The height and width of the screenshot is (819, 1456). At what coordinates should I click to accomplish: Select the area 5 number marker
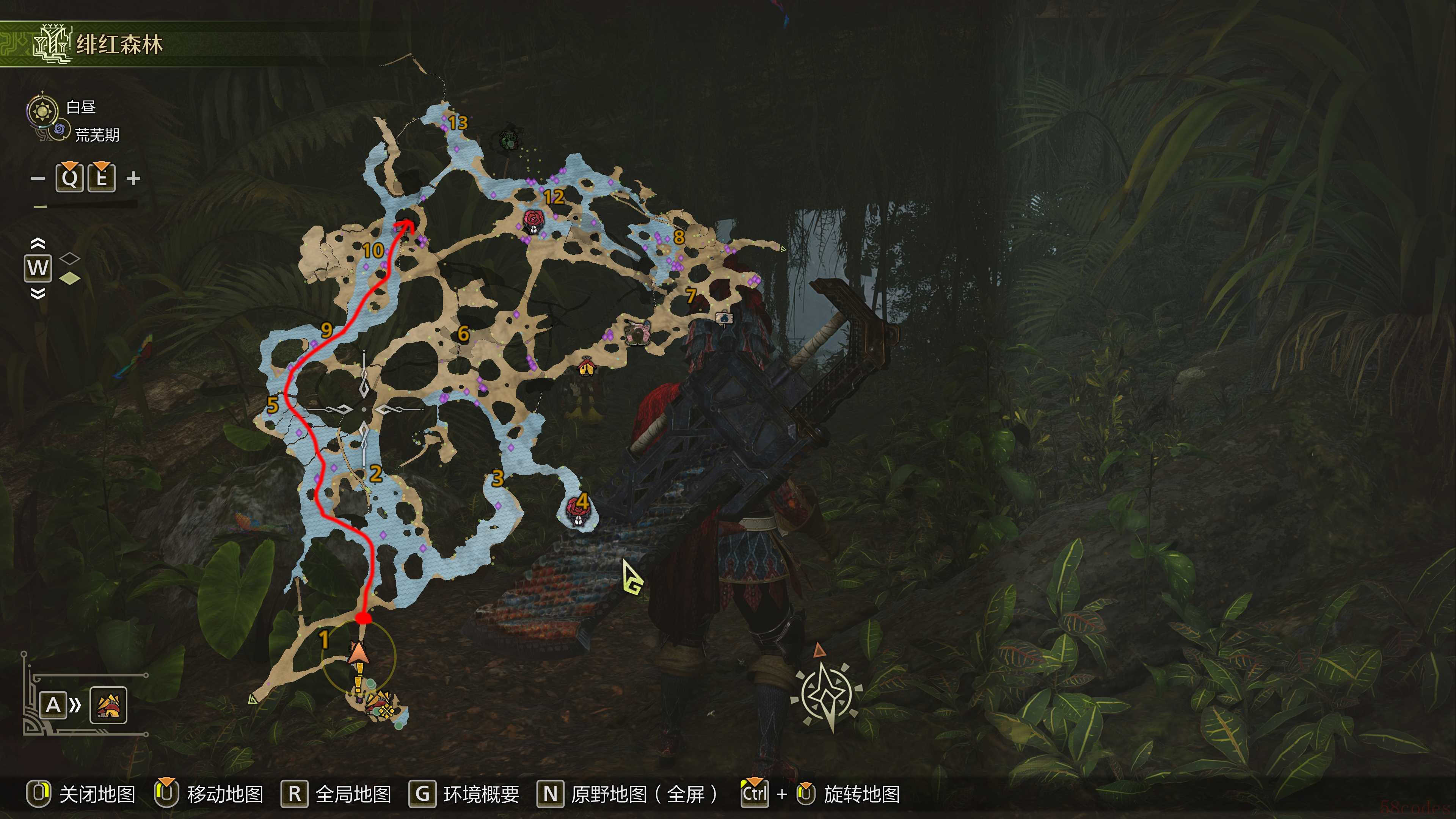[x=273, y=405]
